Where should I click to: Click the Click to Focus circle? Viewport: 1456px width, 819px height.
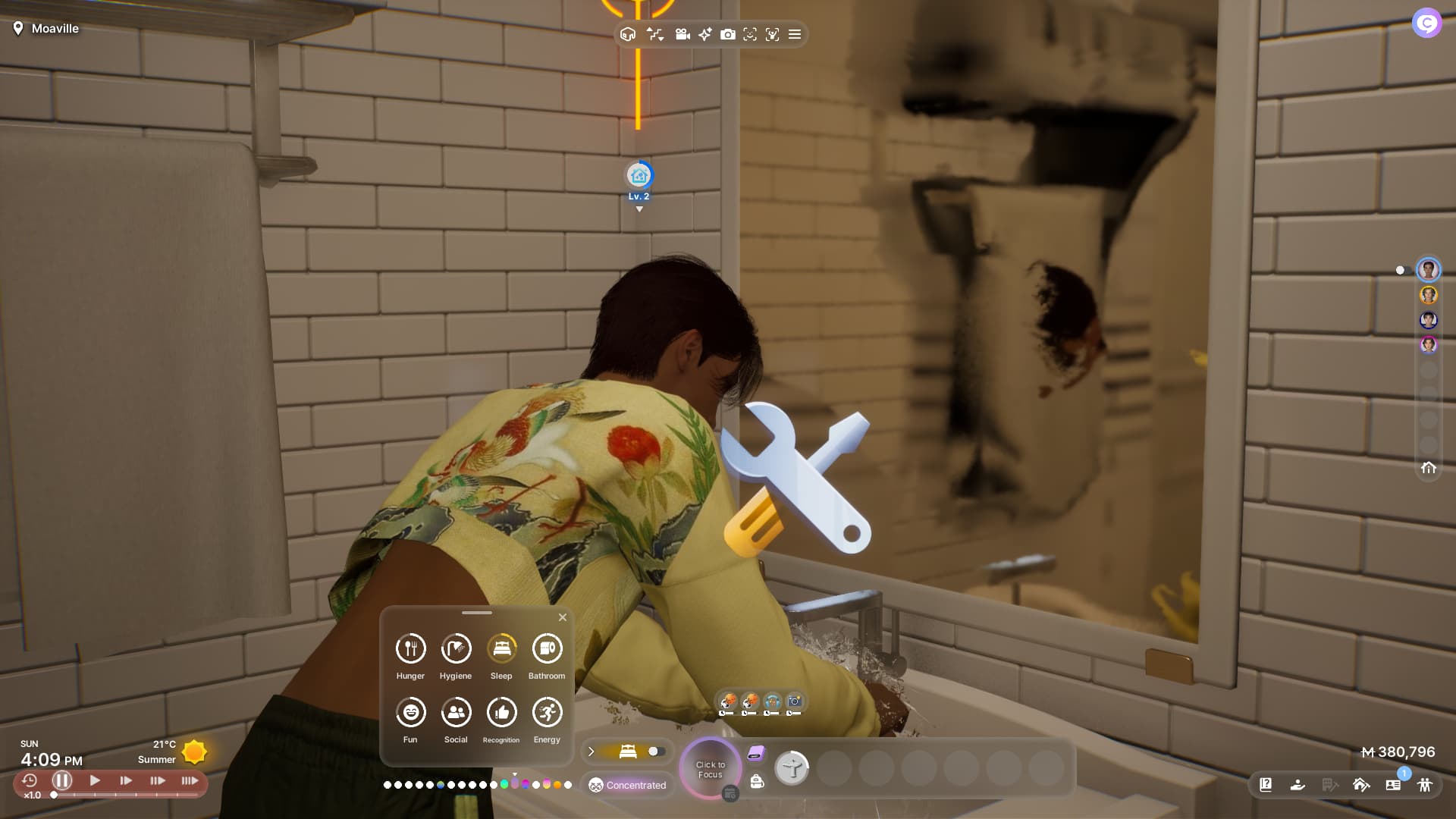pos(711,769)
